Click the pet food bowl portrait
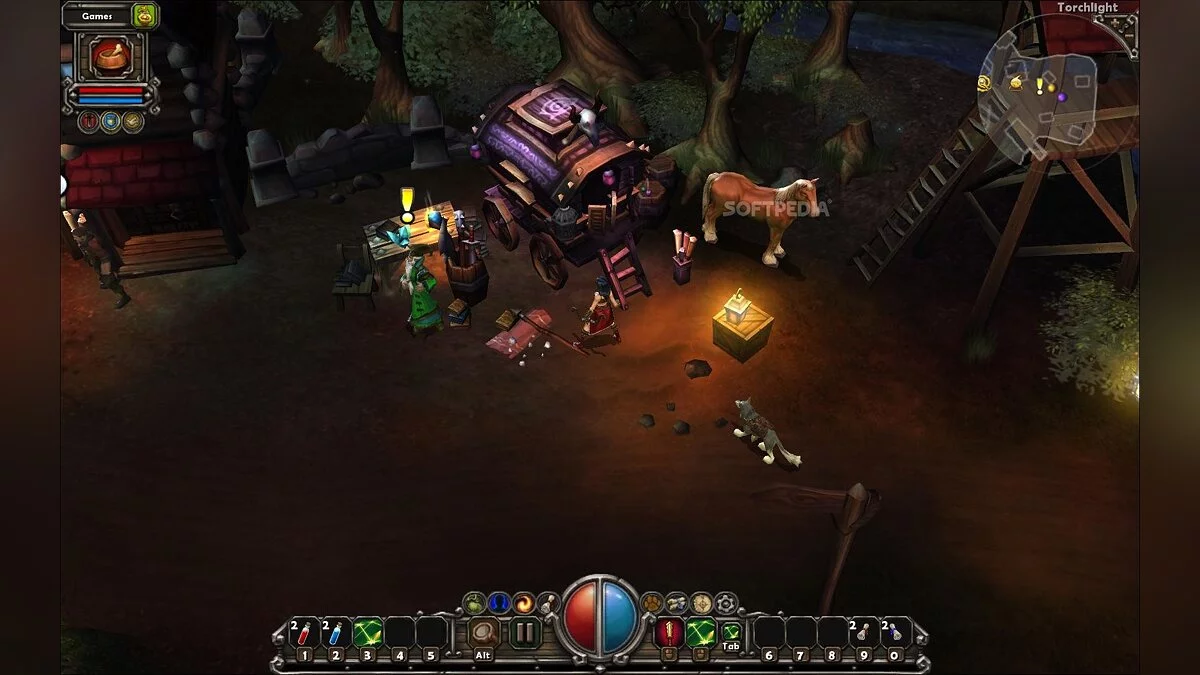Image resolution: width=1200 pixels, height=675 pixels. point(112,56)
